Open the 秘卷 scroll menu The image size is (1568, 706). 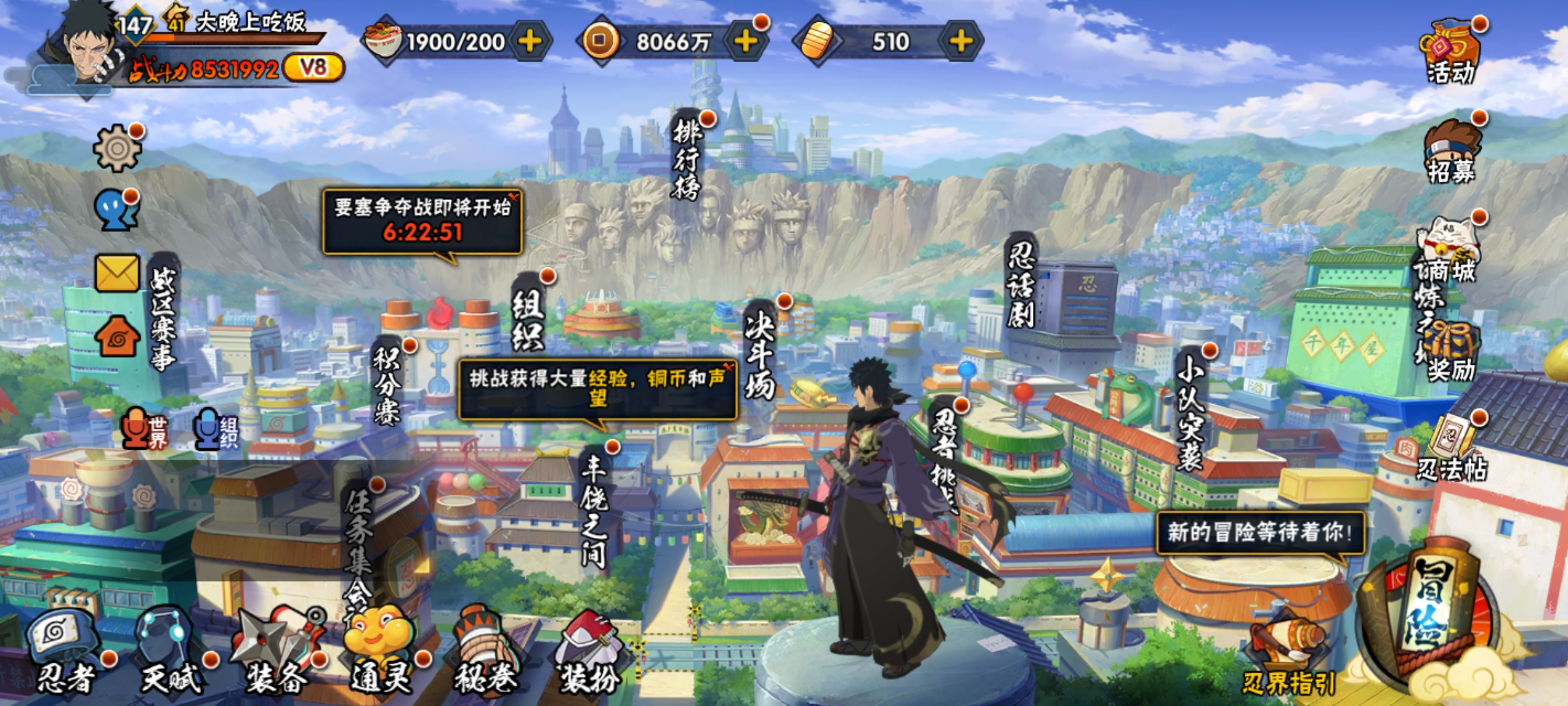tap(485, 650)
